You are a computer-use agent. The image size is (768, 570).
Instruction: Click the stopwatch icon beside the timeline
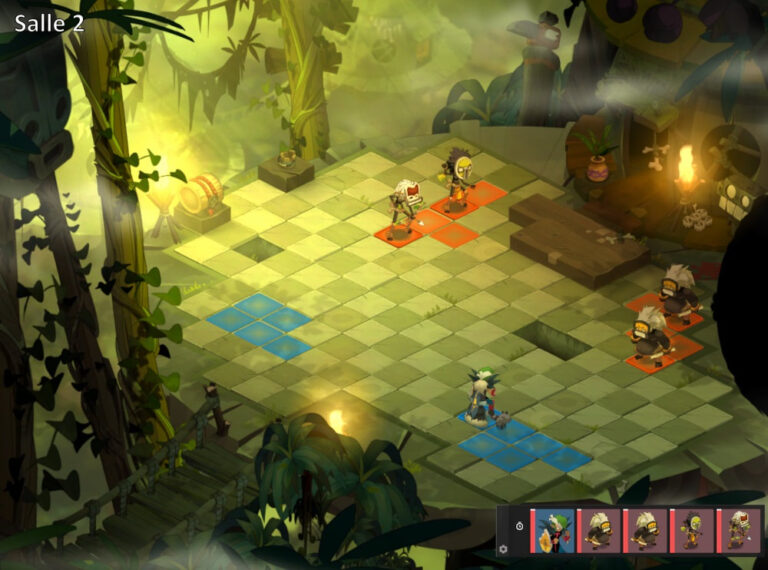(x=519, y=525)
